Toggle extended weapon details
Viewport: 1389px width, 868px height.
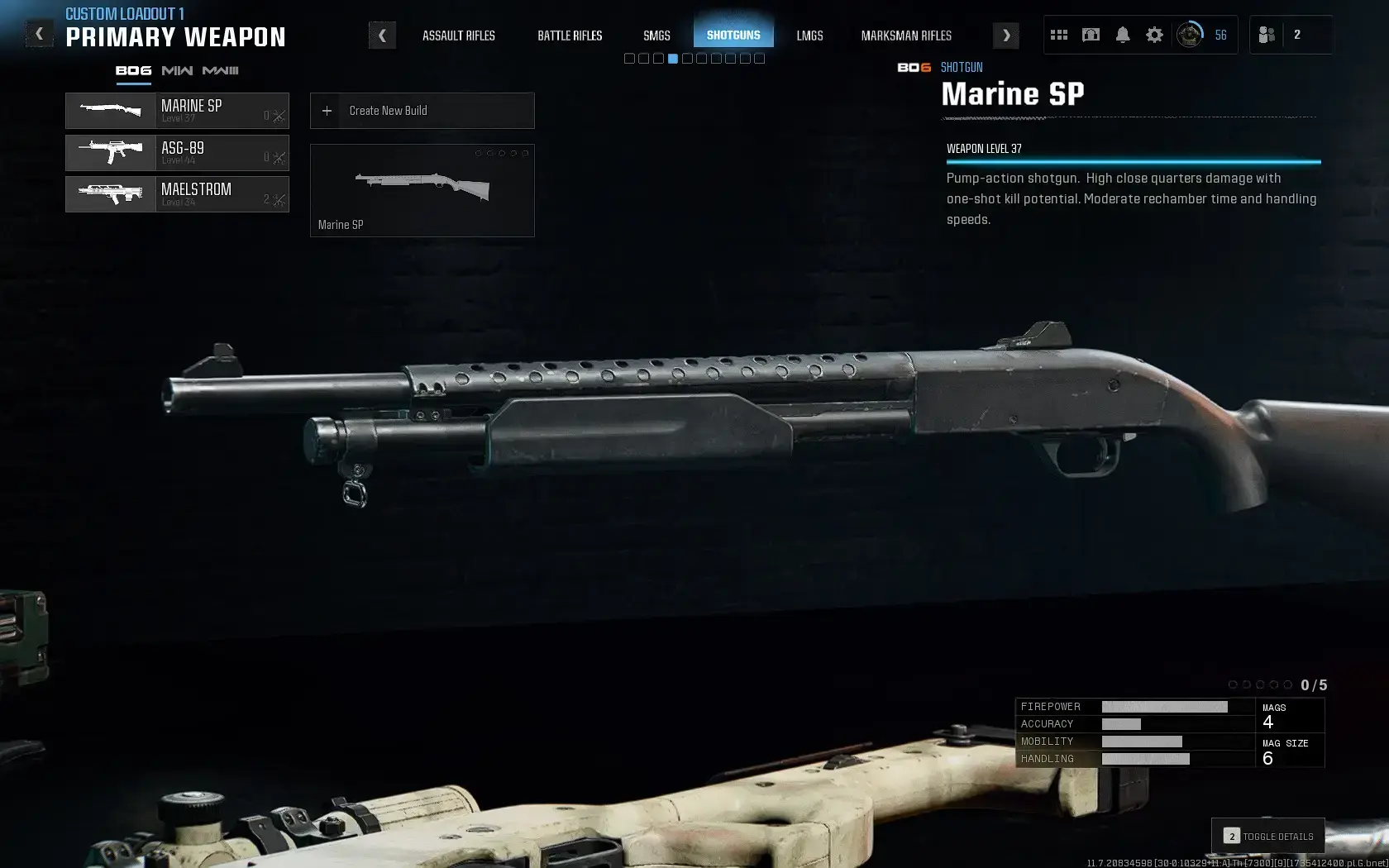coord(1269,836)
